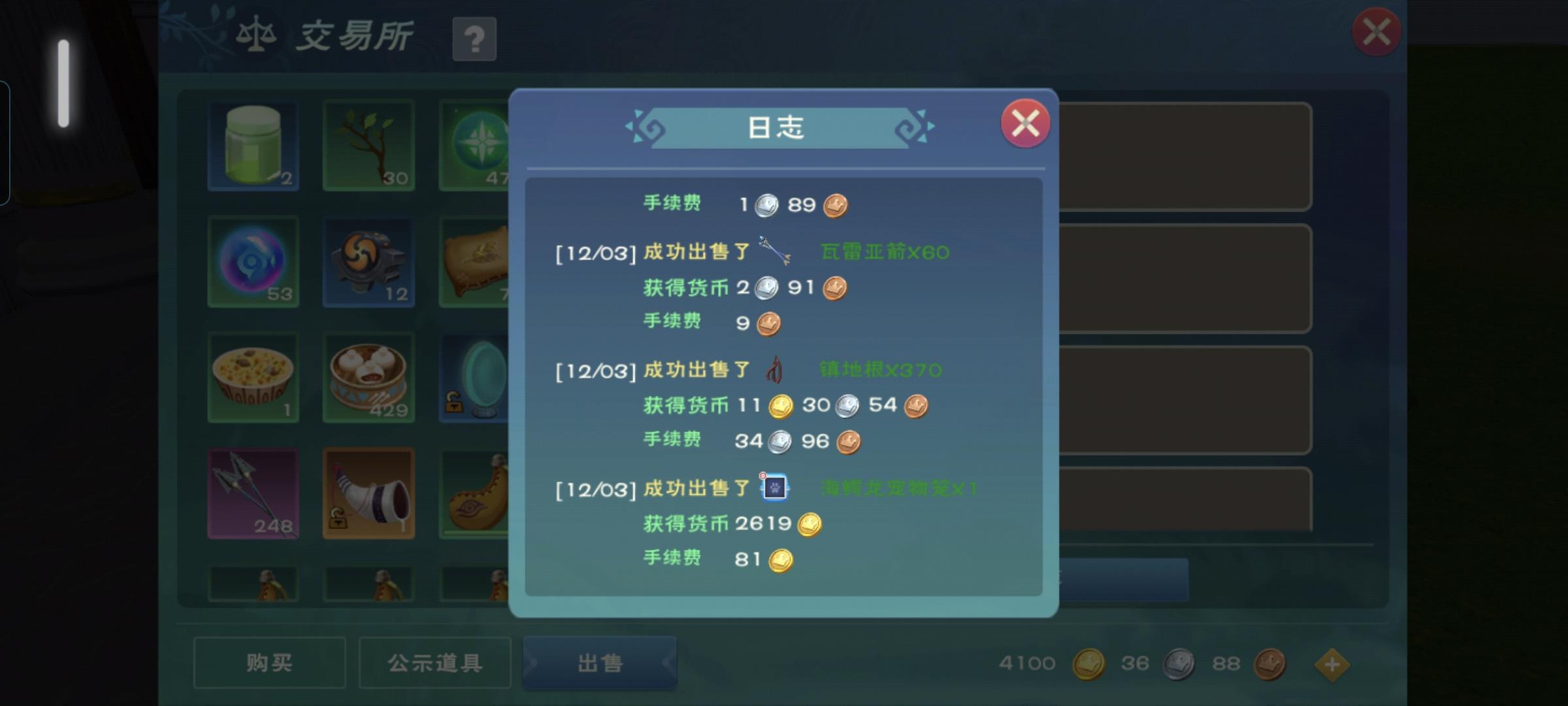Switch to the 购买 tab
This screenshot has width=1568, height=706.
[x=269, y=662]
